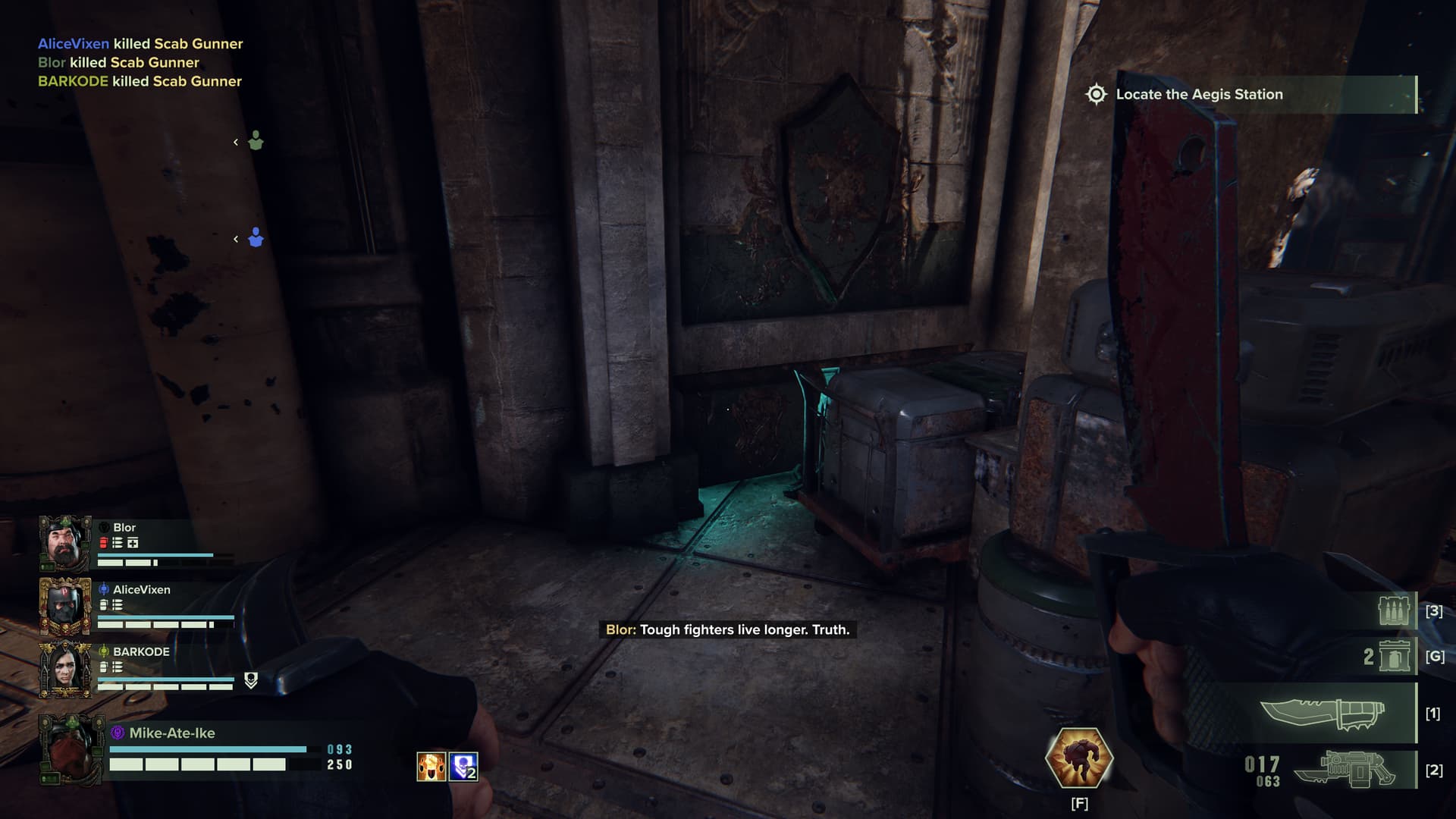This screenshot has height=819, width=1456.
Task: Select the ammo crate pocketable slot
Action: pyautogui.click(x=1394, y=610)
